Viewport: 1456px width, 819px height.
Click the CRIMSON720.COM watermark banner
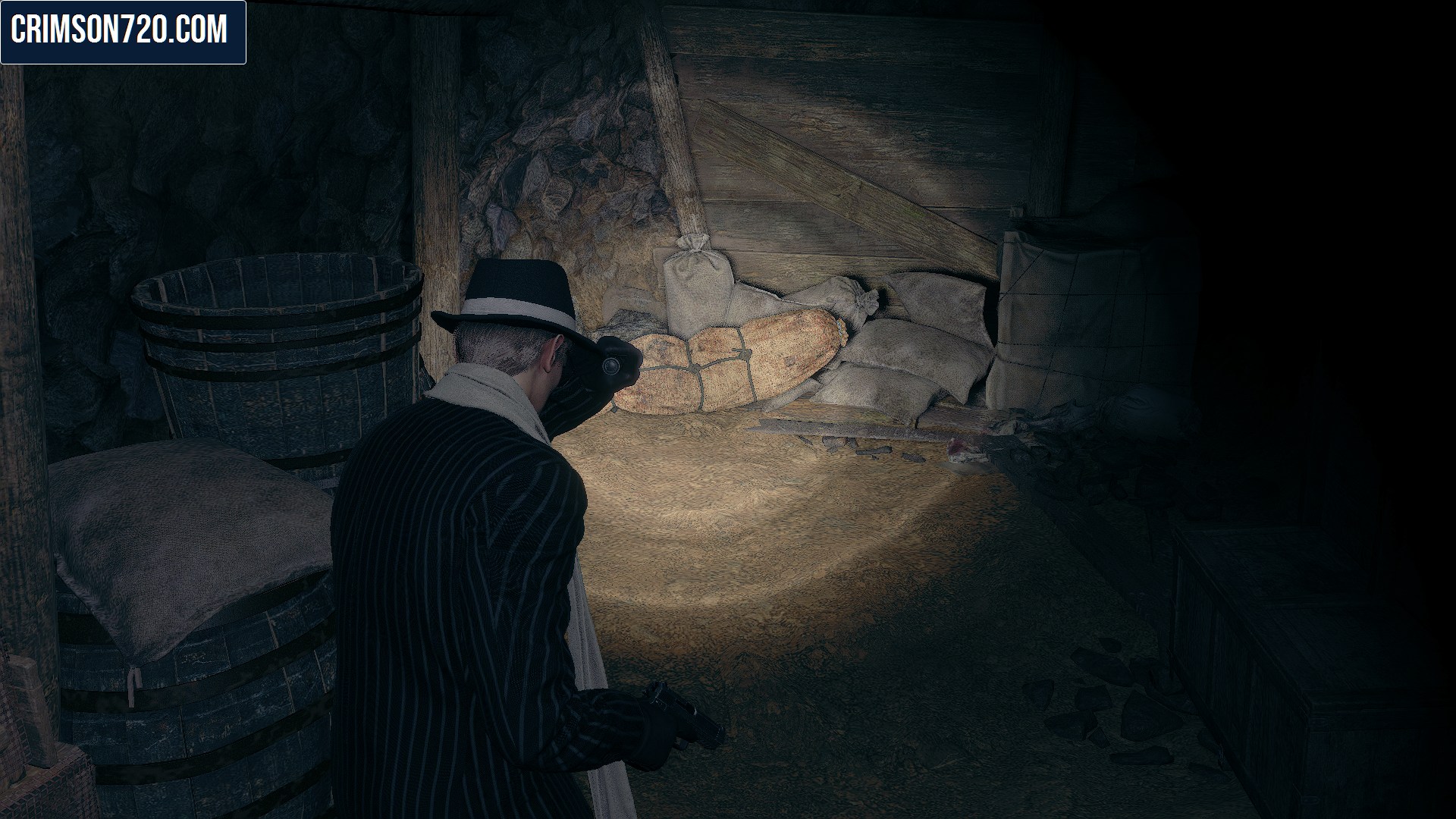[123, 32]
